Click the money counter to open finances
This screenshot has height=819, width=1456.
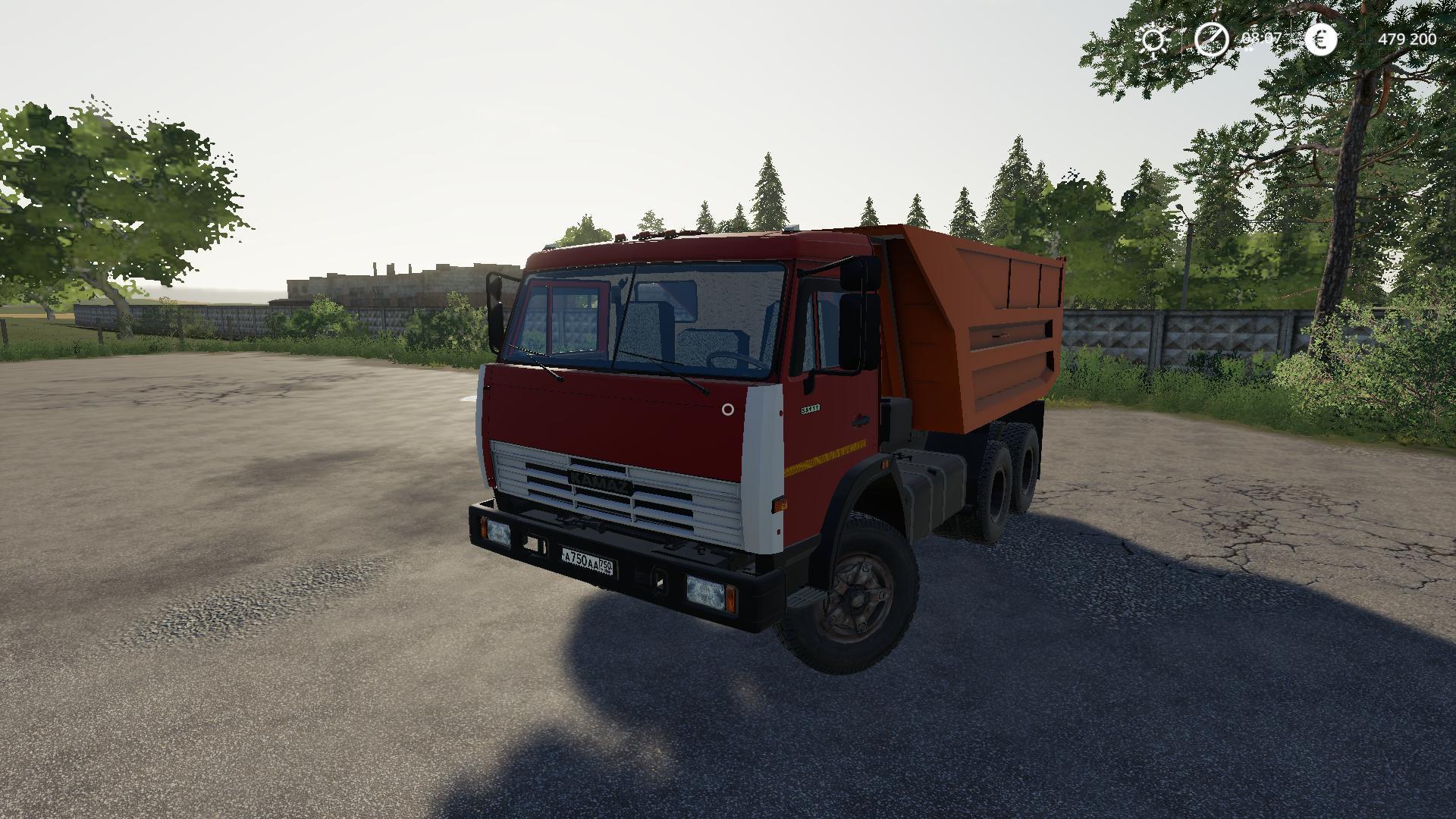[1407, 39]
